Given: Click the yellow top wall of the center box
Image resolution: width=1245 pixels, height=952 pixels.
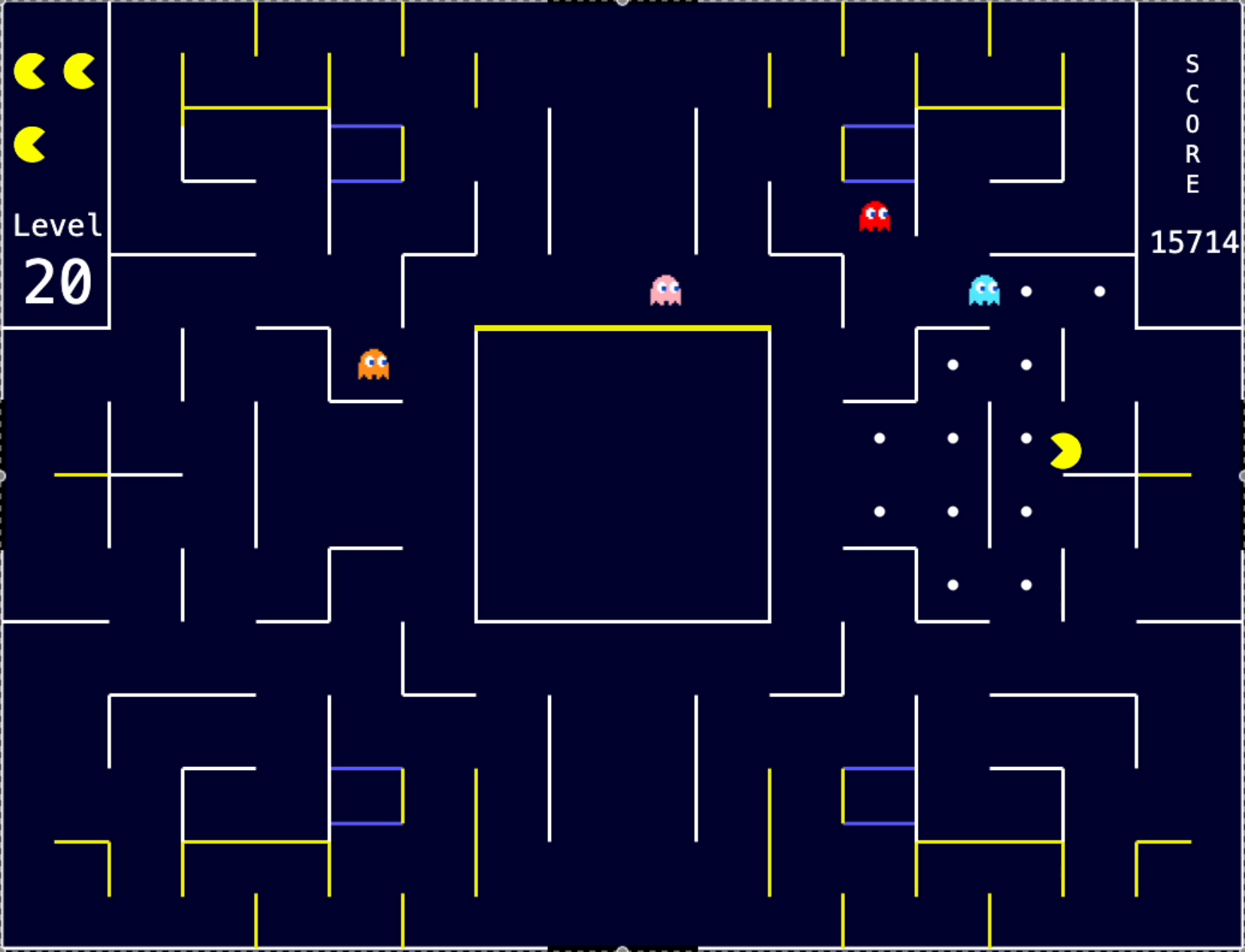Looking at the screenshot, I should pyautogui.click(x=622, y=326).
